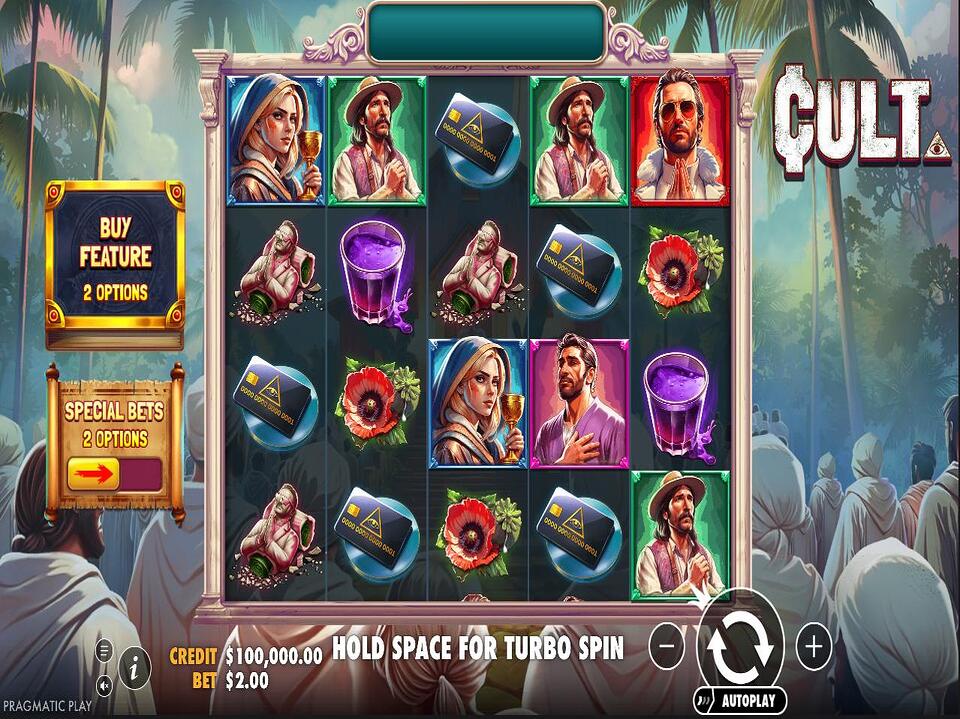This screenshot has width=960, height=719.
Task: Click the turbo chevrons beside Autoplay
Action: (706, 701)
